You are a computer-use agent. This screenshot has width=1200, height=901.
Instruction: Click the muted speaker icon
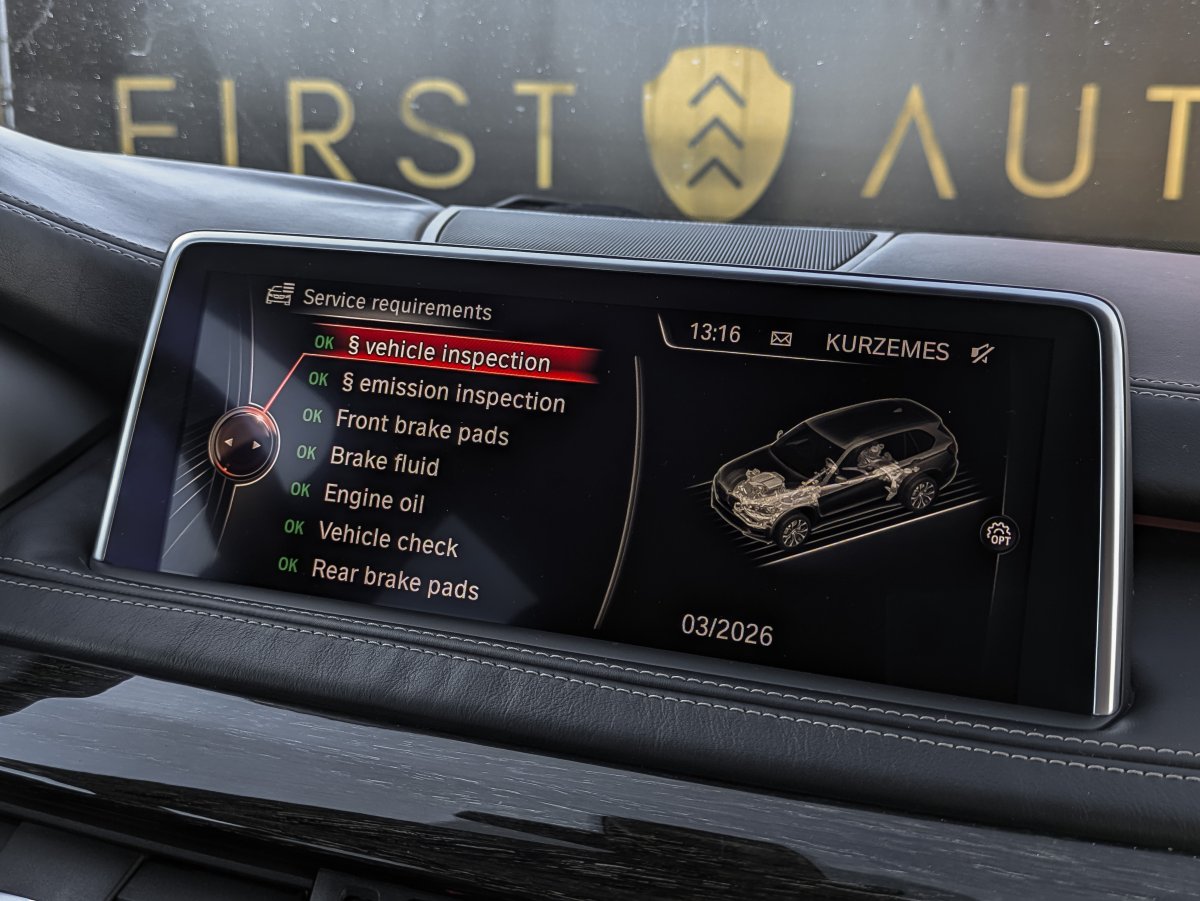[x=982, y=352]
